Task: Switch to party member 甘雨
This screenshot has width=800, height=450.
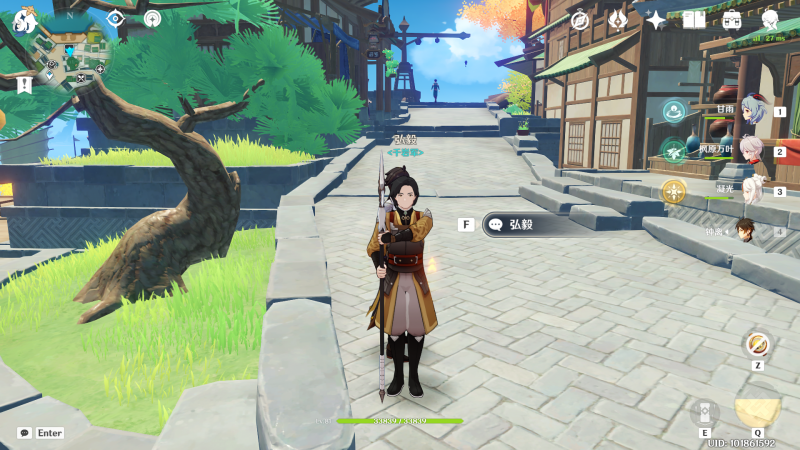Action: (751, 115)
